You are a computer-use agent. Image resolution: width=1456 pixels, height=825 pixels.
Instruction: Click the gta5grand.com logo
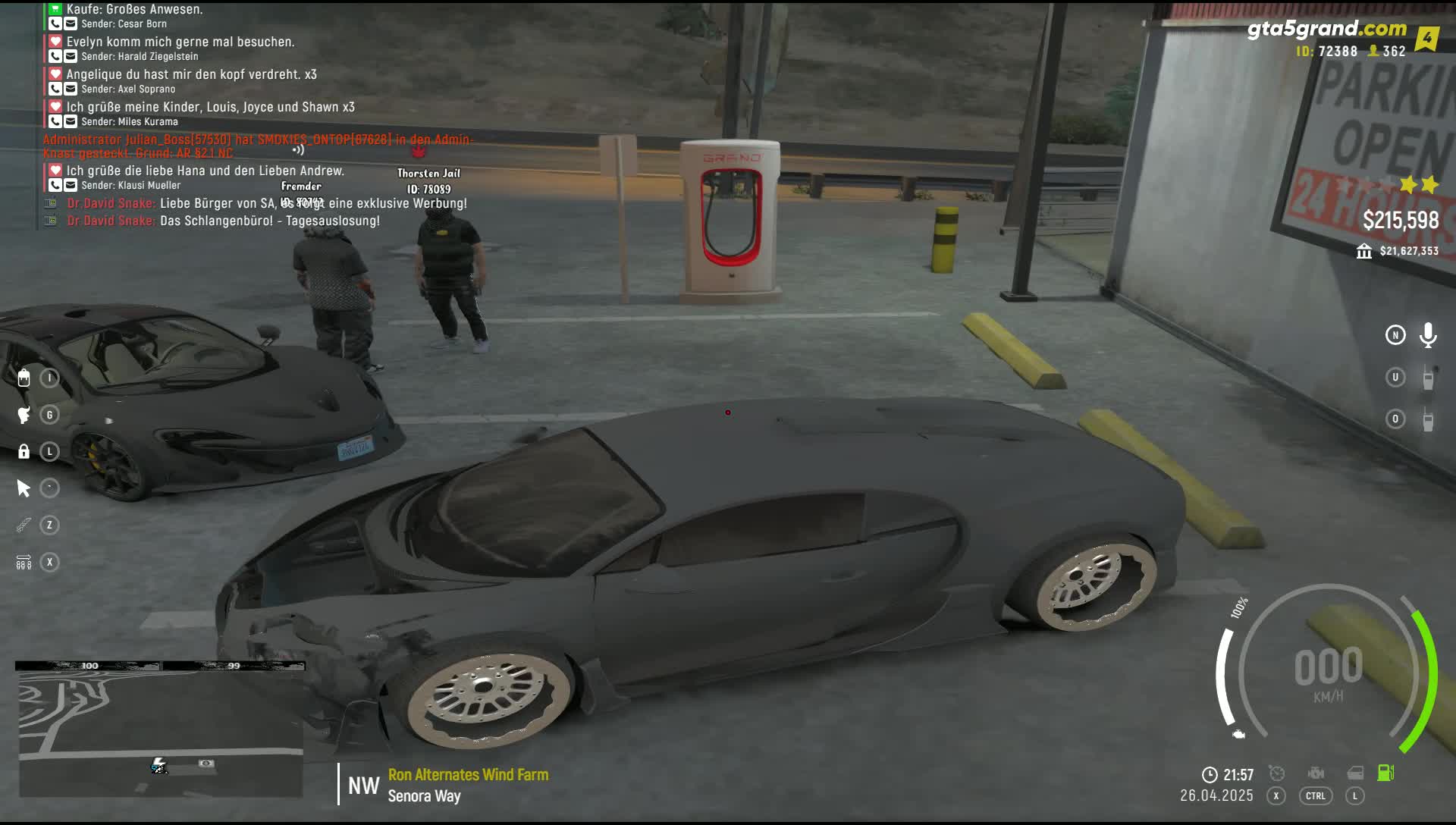pyautogui.click(x=1326, y=30)
